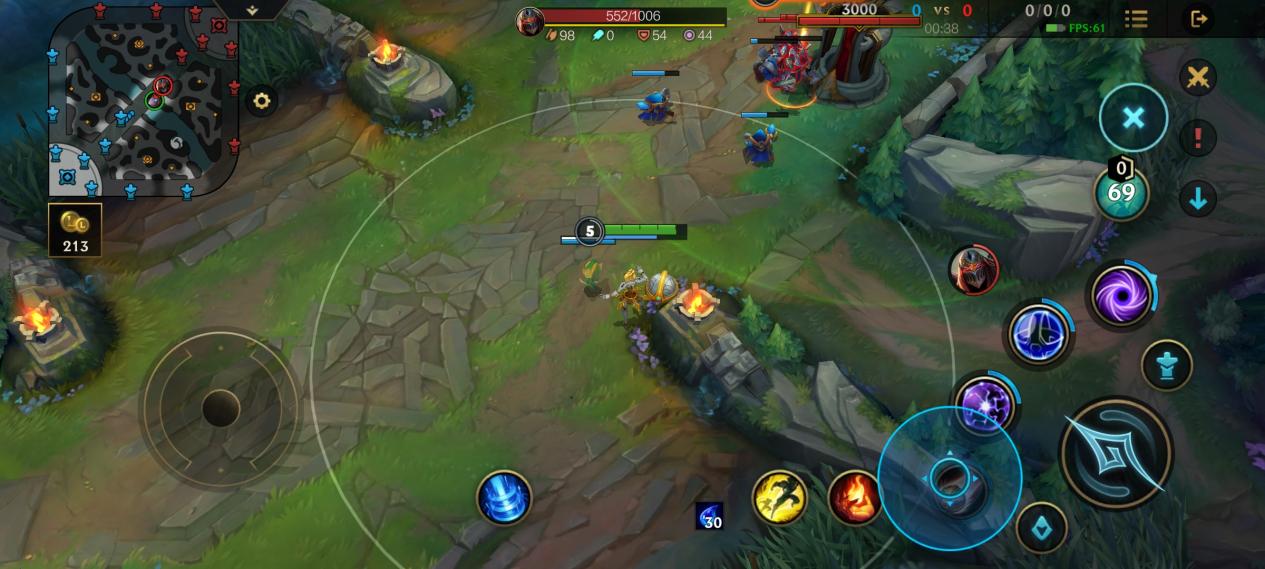Image resolution: width=1265 pixels, height=569 pixels.
Task: Select the minion-targeting attack button
Action: [x=1041, y=528]
